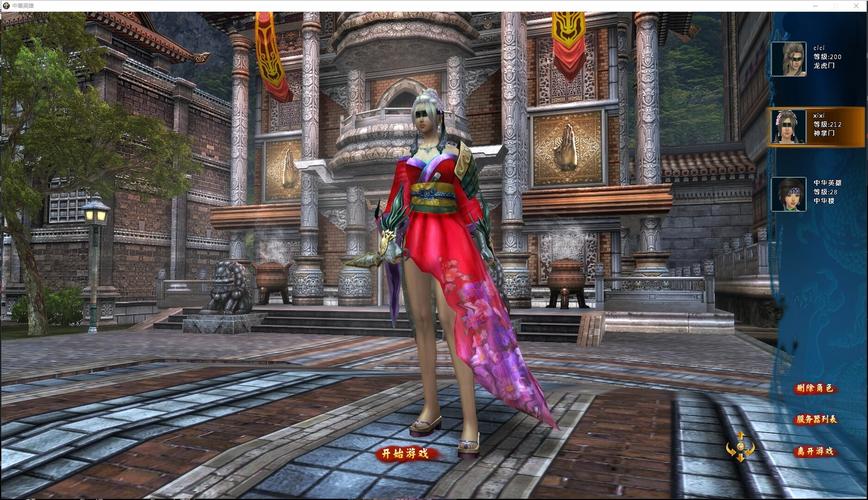Open the 服务器列表 server list
The height and width of the screenshot is (500, 868).
[816, 419]
